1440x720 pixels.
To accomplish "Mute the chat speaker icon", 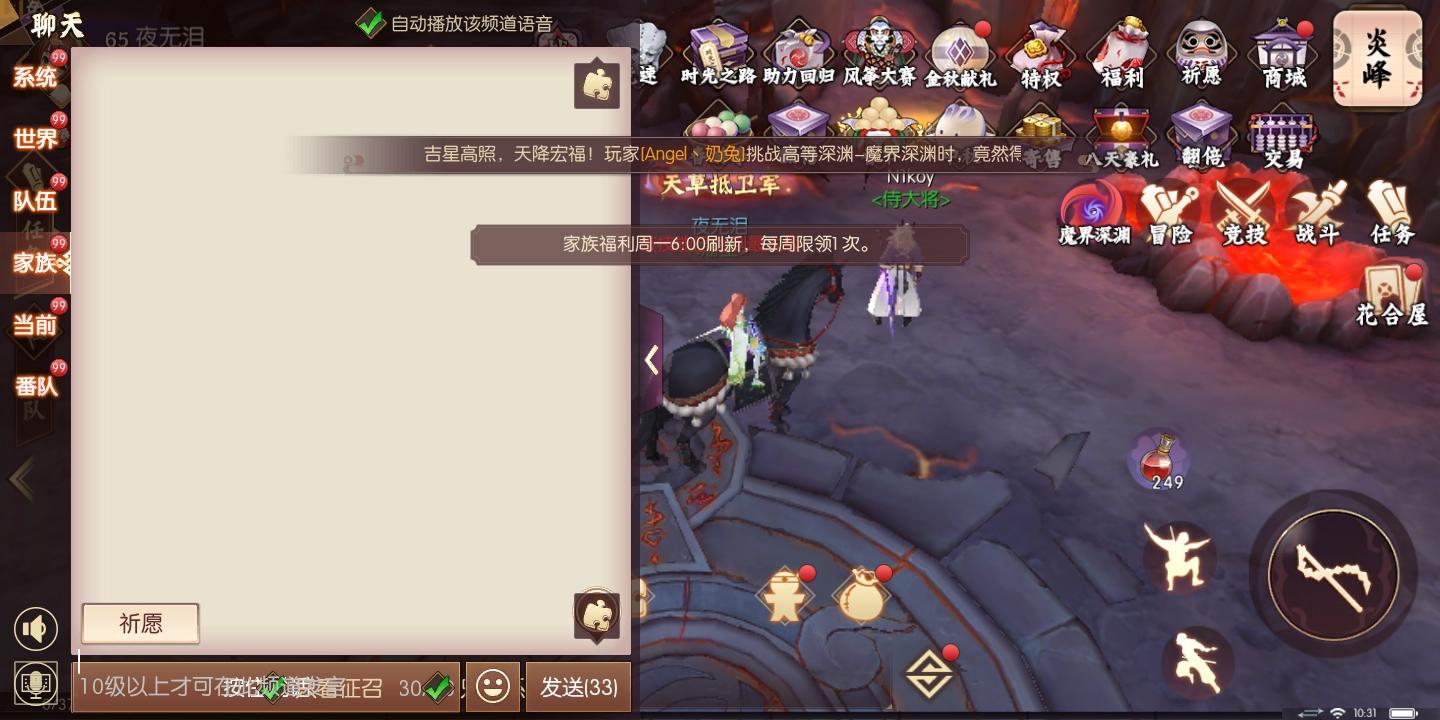I will [36, 628].
